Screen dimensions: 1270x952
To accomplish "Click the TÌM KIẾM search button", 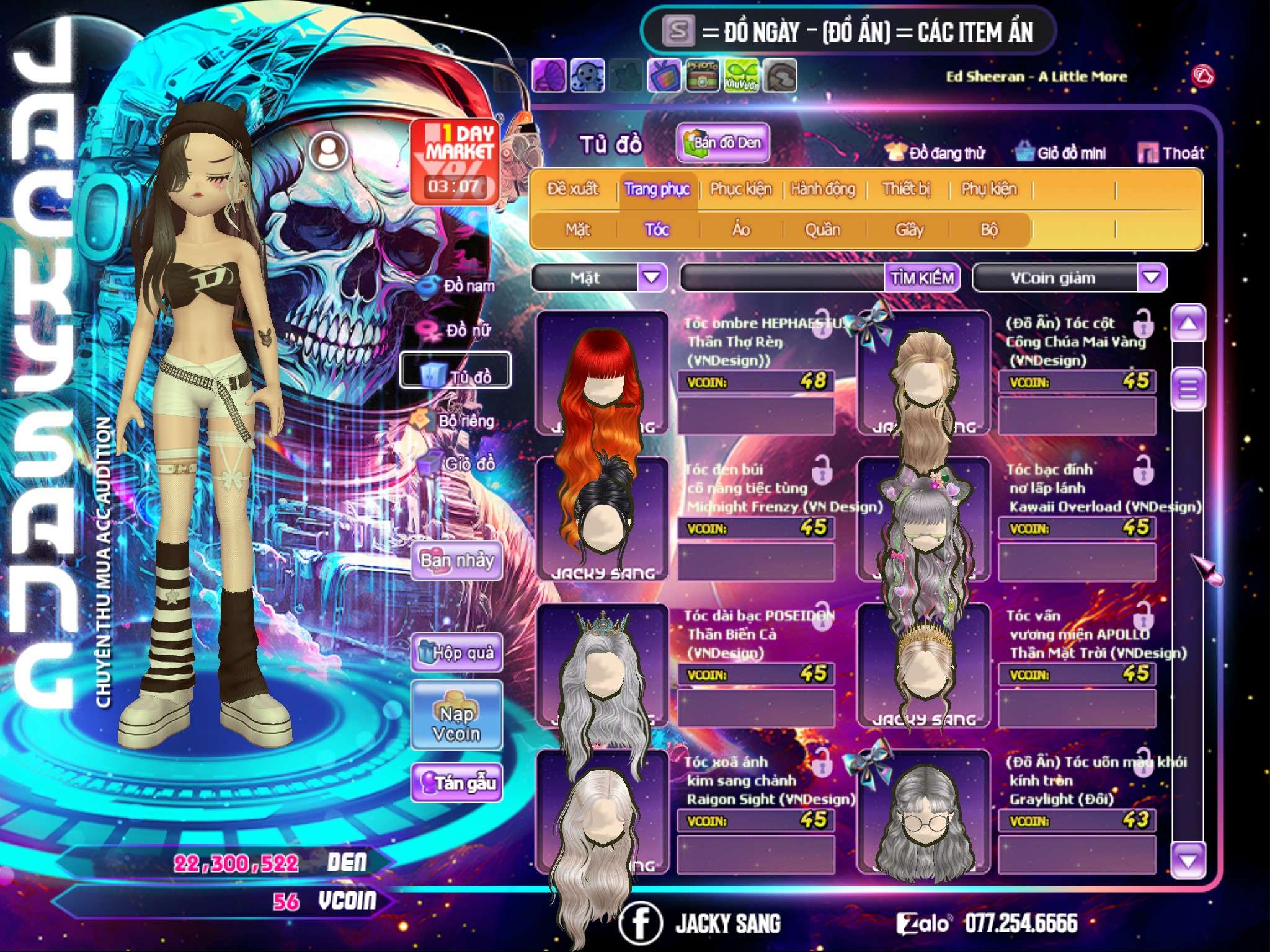I will click(922, 278).
